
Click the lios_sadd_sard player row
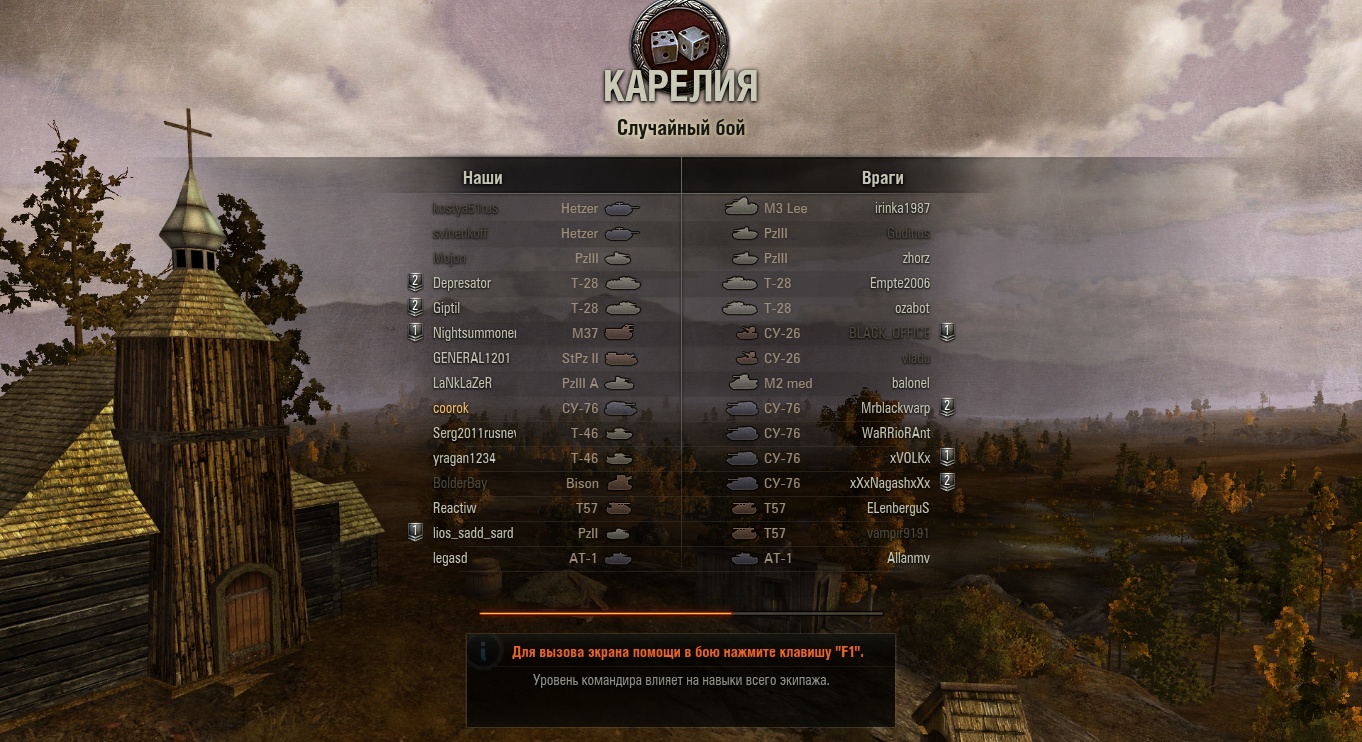tap(473, 533)
